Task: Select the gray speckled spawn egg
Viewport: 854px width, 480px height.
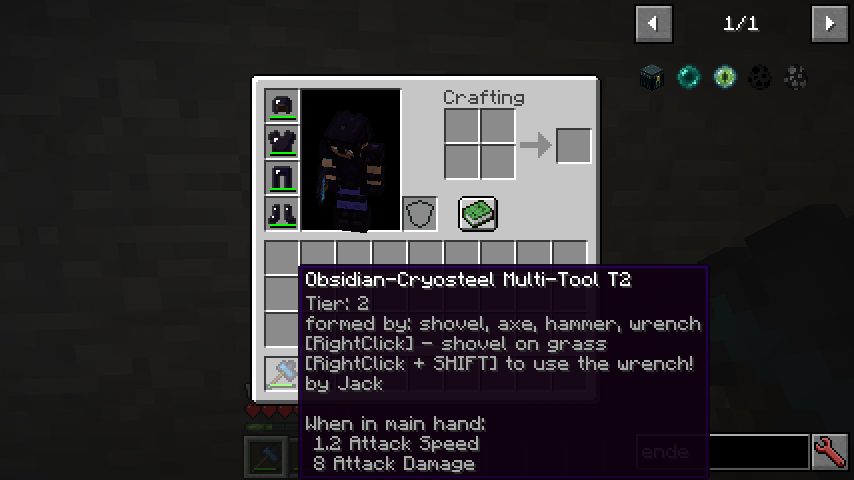Action: pyautogui.click(x=796, y=77)
